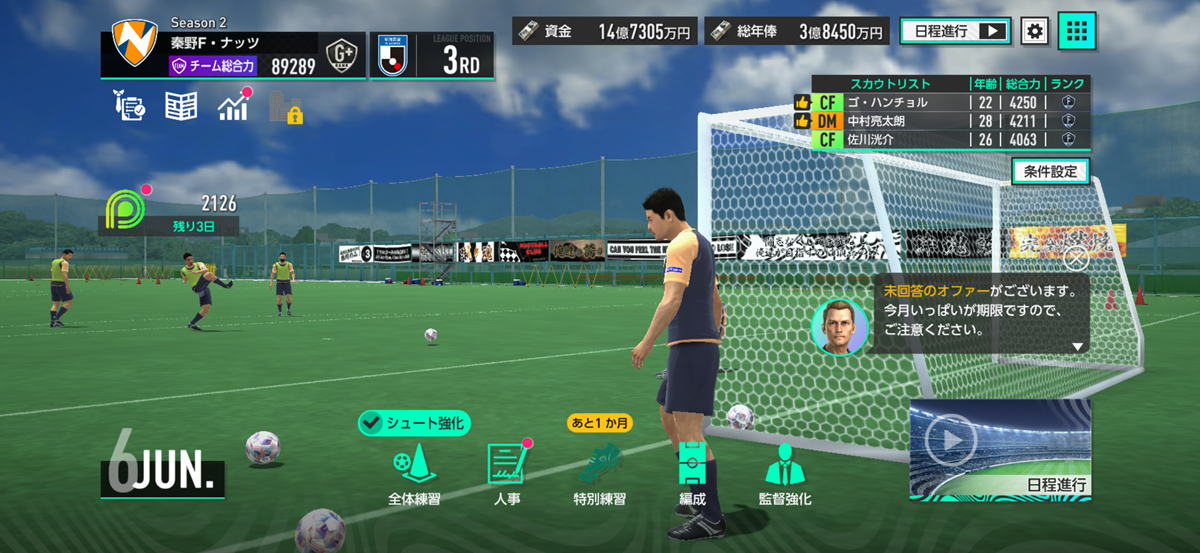This screenshot has width=1200, height=553.
Task: Open the 編成 formation menu
Action: coord(692,470)
